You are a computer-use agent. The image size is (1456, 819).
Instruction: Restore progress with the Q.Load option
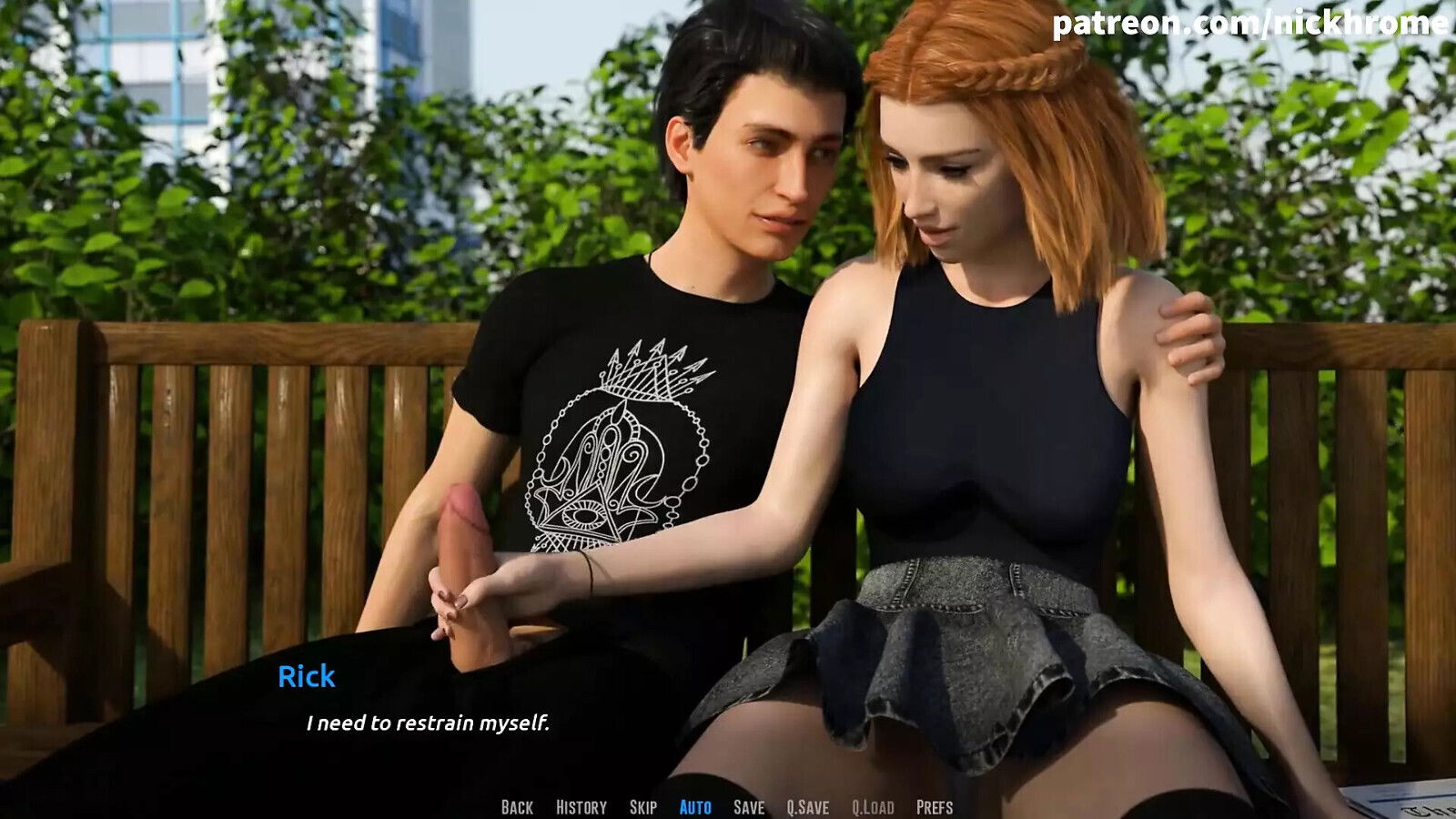[x=871, y=804]
